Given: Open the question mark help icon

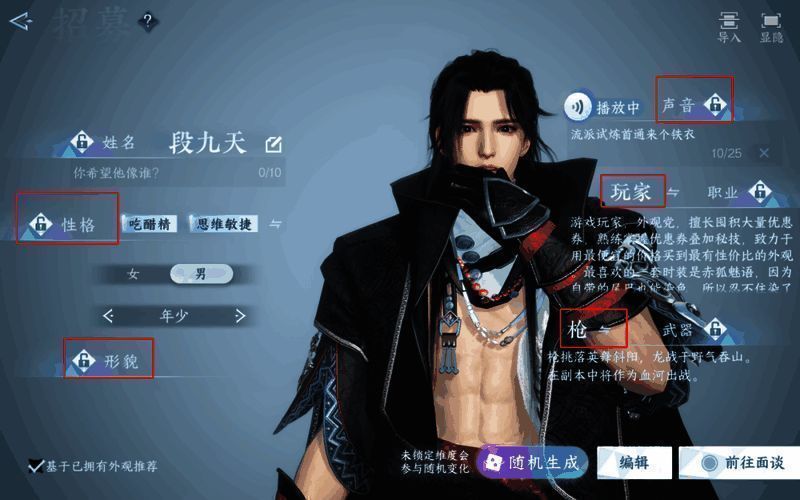Looking at the screenshot, I should point(147,21).
